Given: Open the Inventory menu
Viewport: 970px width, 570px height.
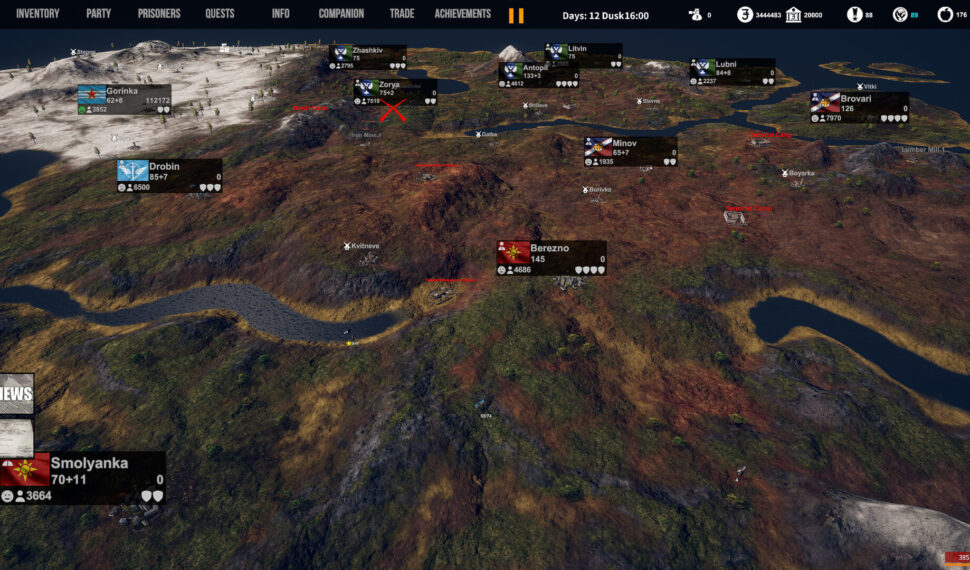Looking at the screenshot, I should click(x=38, y=14).
